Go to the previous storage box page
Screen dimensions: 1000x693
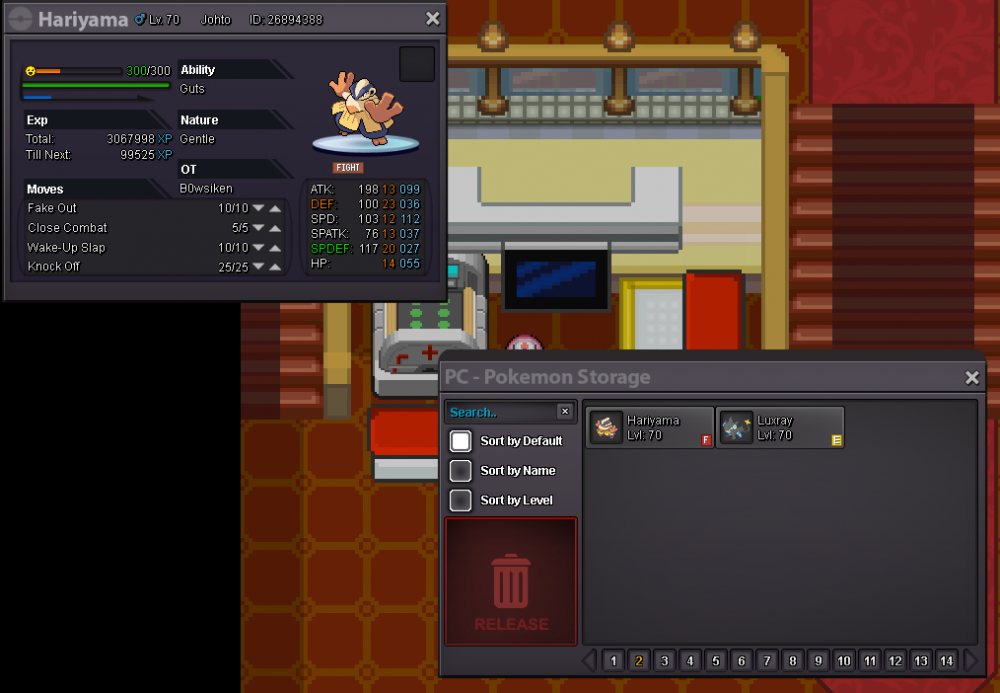[590, 660]
